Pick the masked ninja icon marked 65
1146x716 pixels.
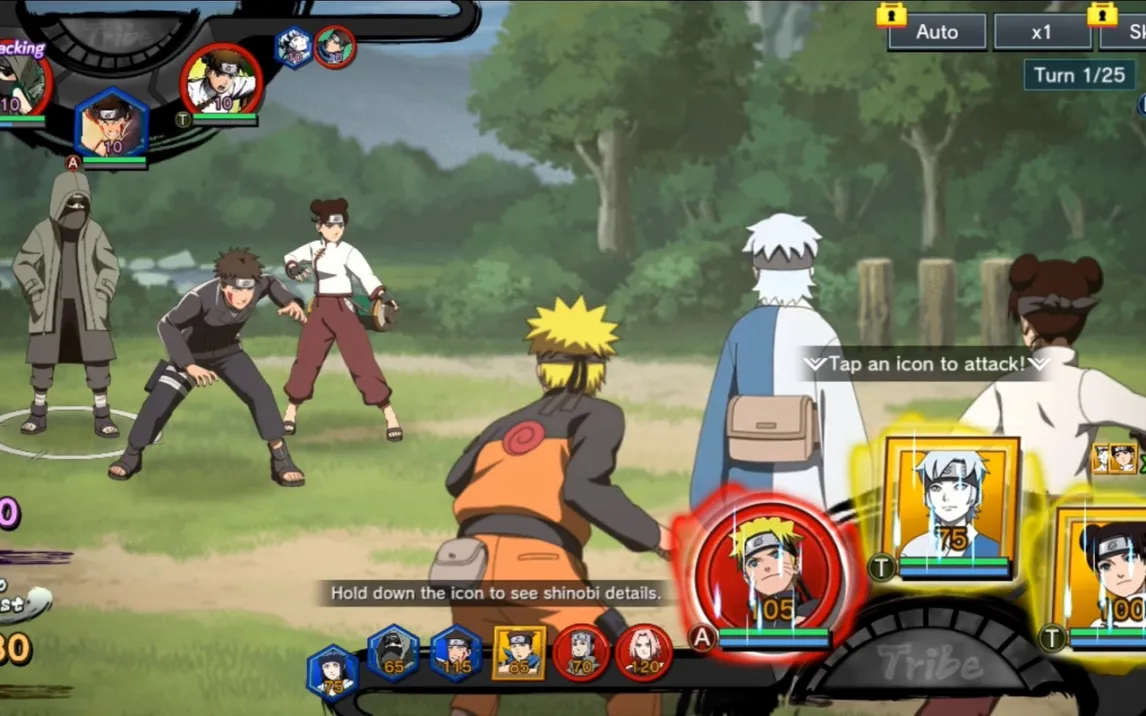pyautogui.click(x=393, y=654)
